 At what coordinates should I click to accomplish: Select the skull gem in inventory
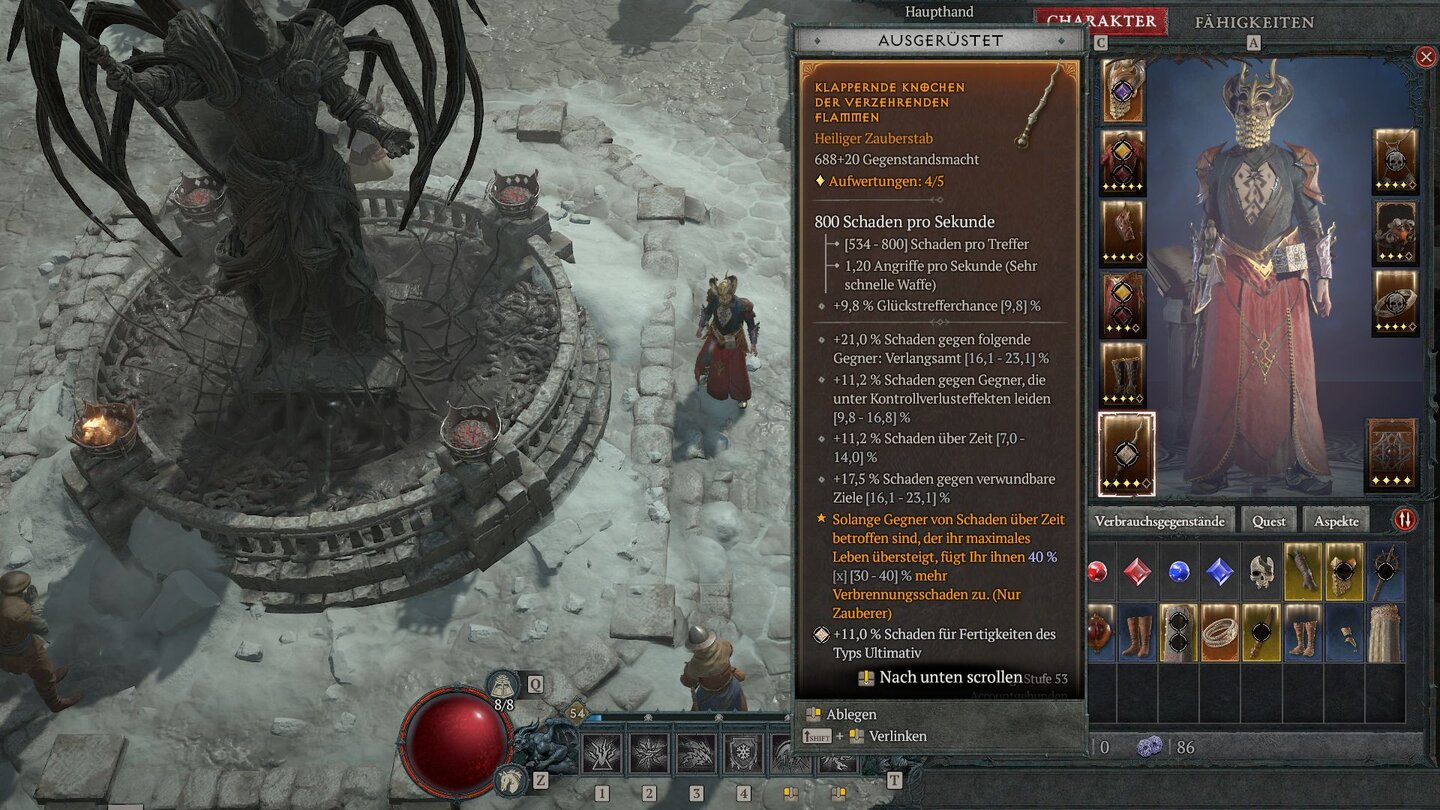pos(1262,572)
